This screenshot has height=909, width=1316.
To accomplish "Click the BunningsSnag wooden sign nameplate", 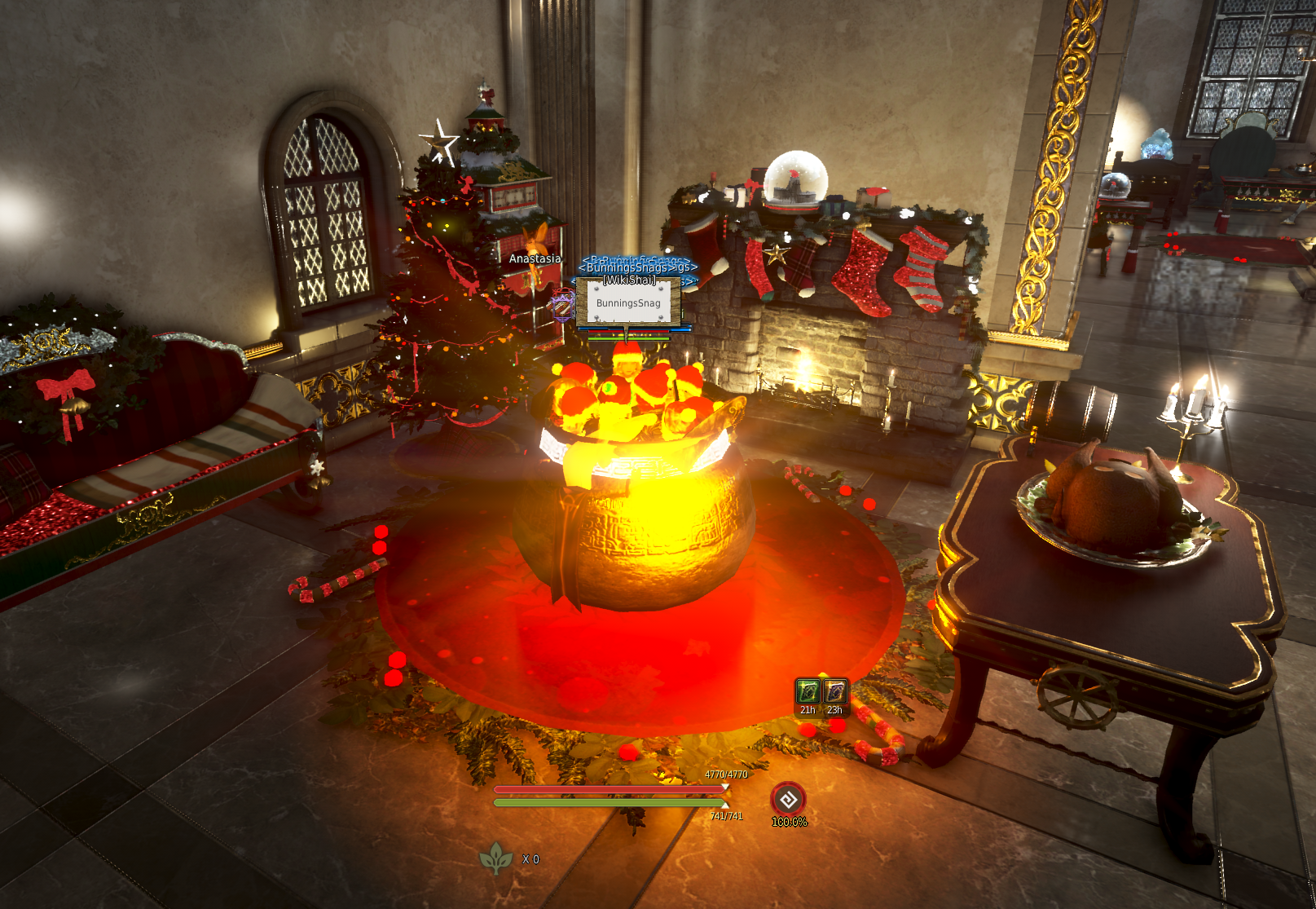I will click(x=628, y=302).
